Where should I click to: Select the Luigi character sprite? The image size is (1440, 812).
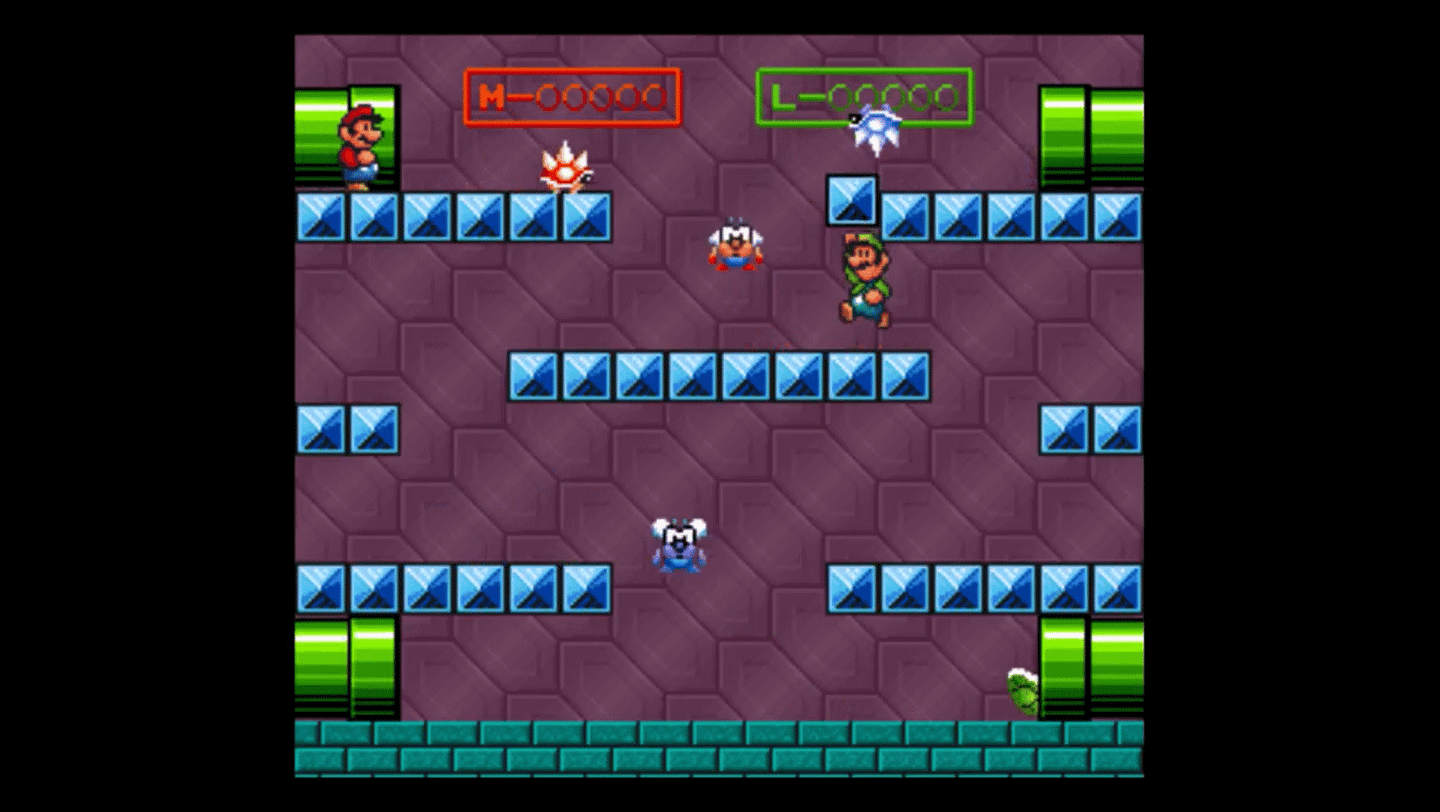(x=865, y=280)
